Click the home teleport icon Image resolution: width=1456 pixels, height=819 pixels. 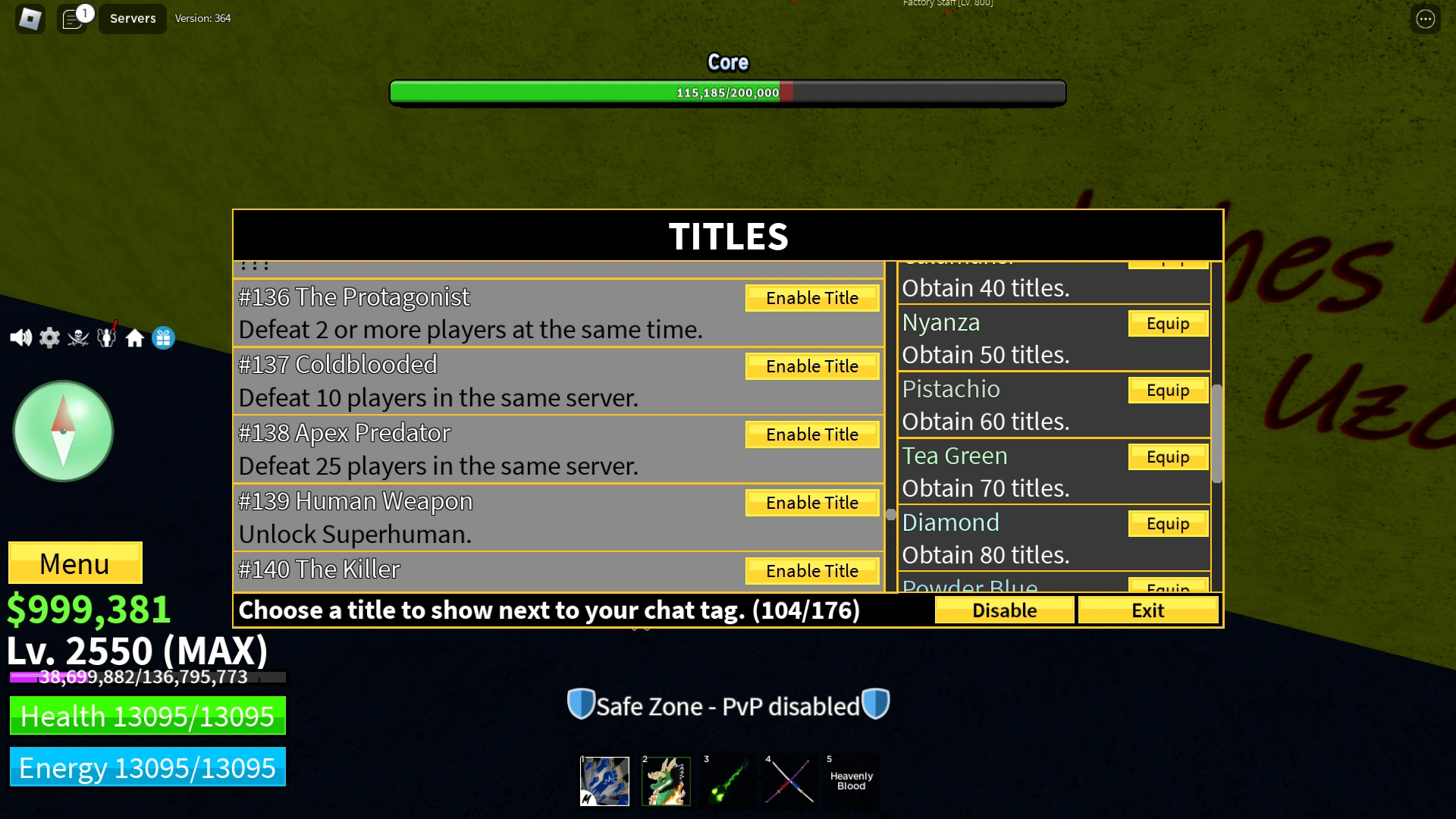coord(135,337)
